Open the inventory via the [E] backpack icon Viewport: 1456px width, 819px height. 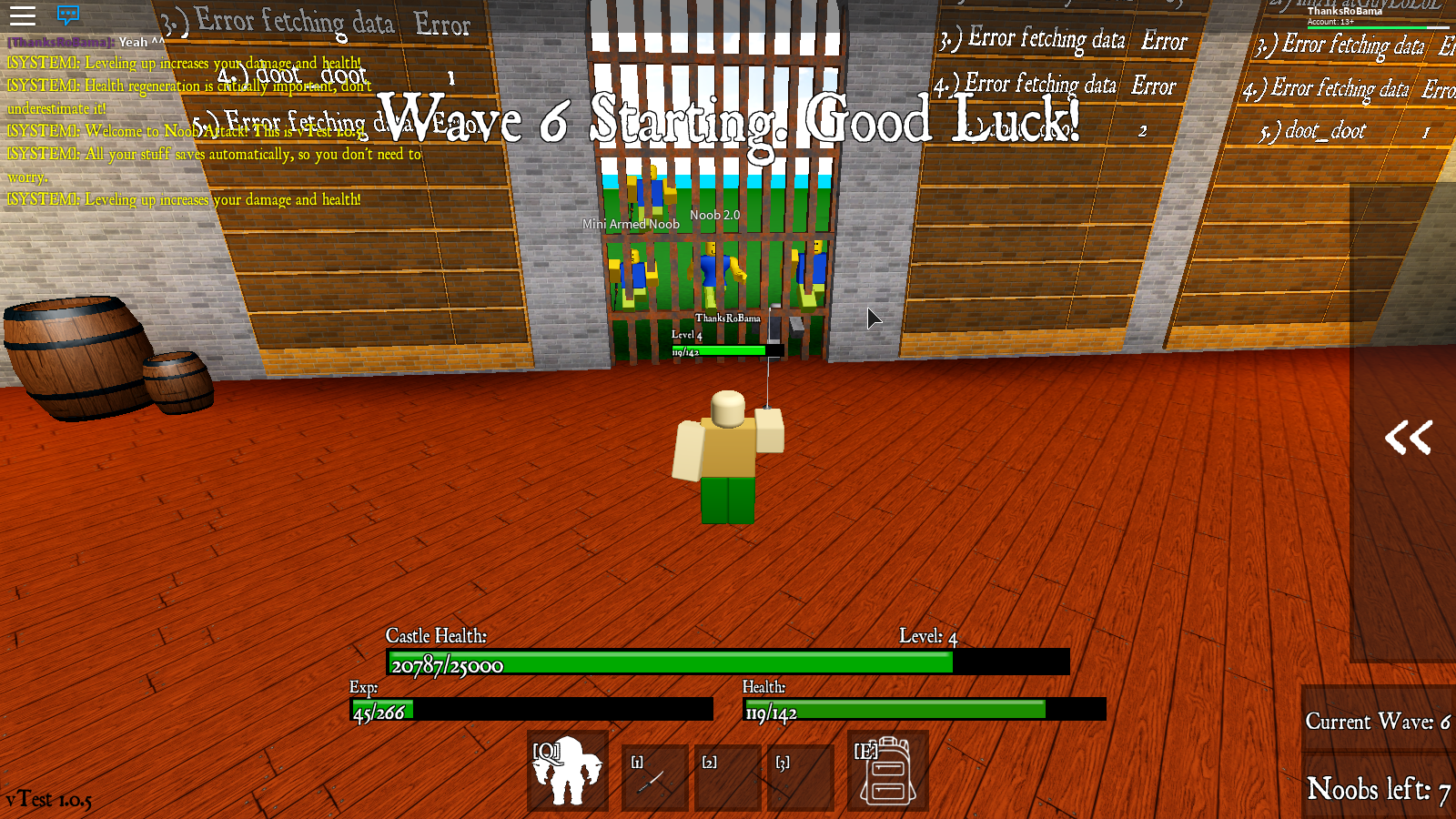click(x=886, y=773)
